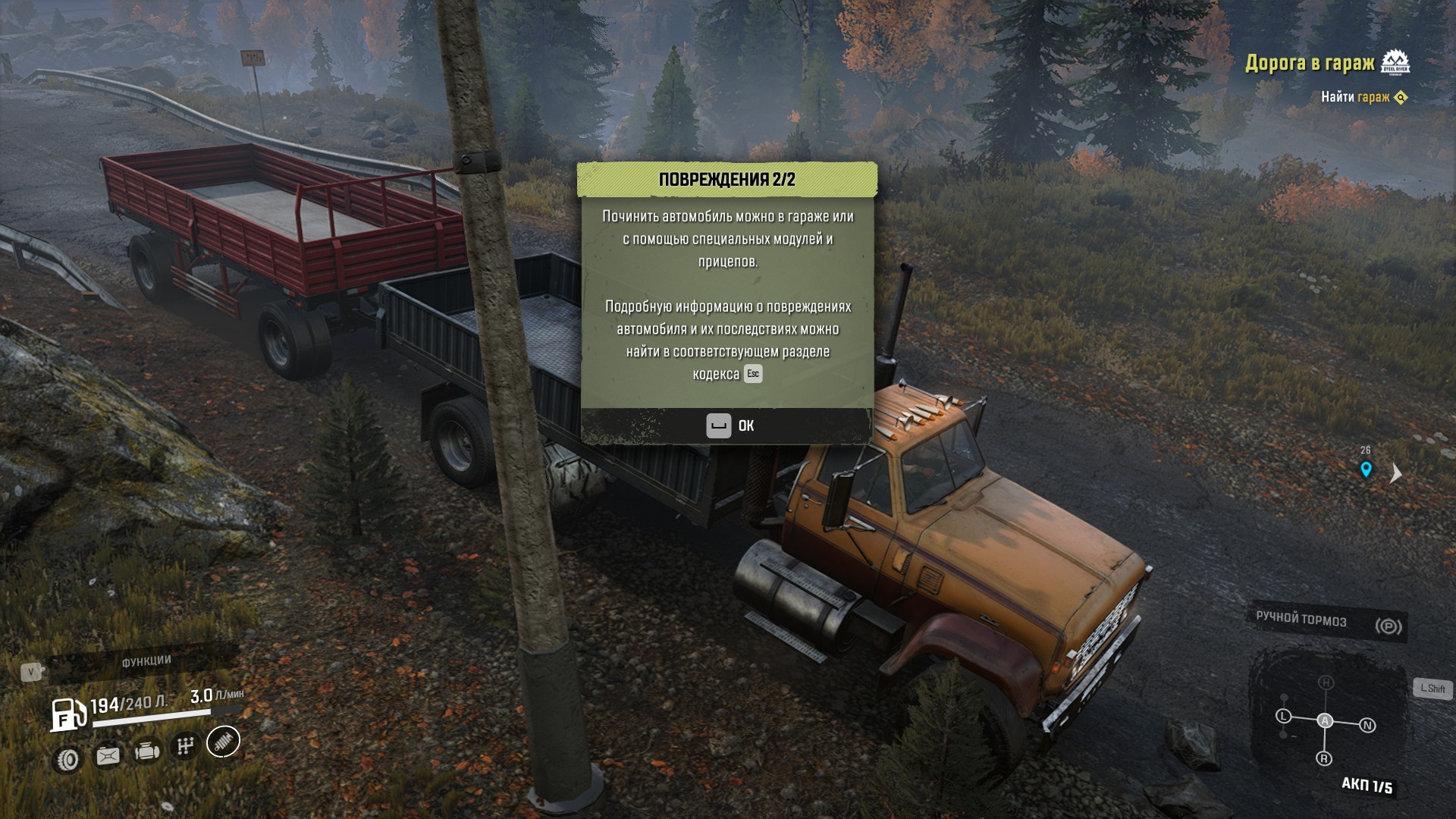1456x819 pixels.
Task: Choose the Low (L) gear position
Action: [x=1283, y=716]
